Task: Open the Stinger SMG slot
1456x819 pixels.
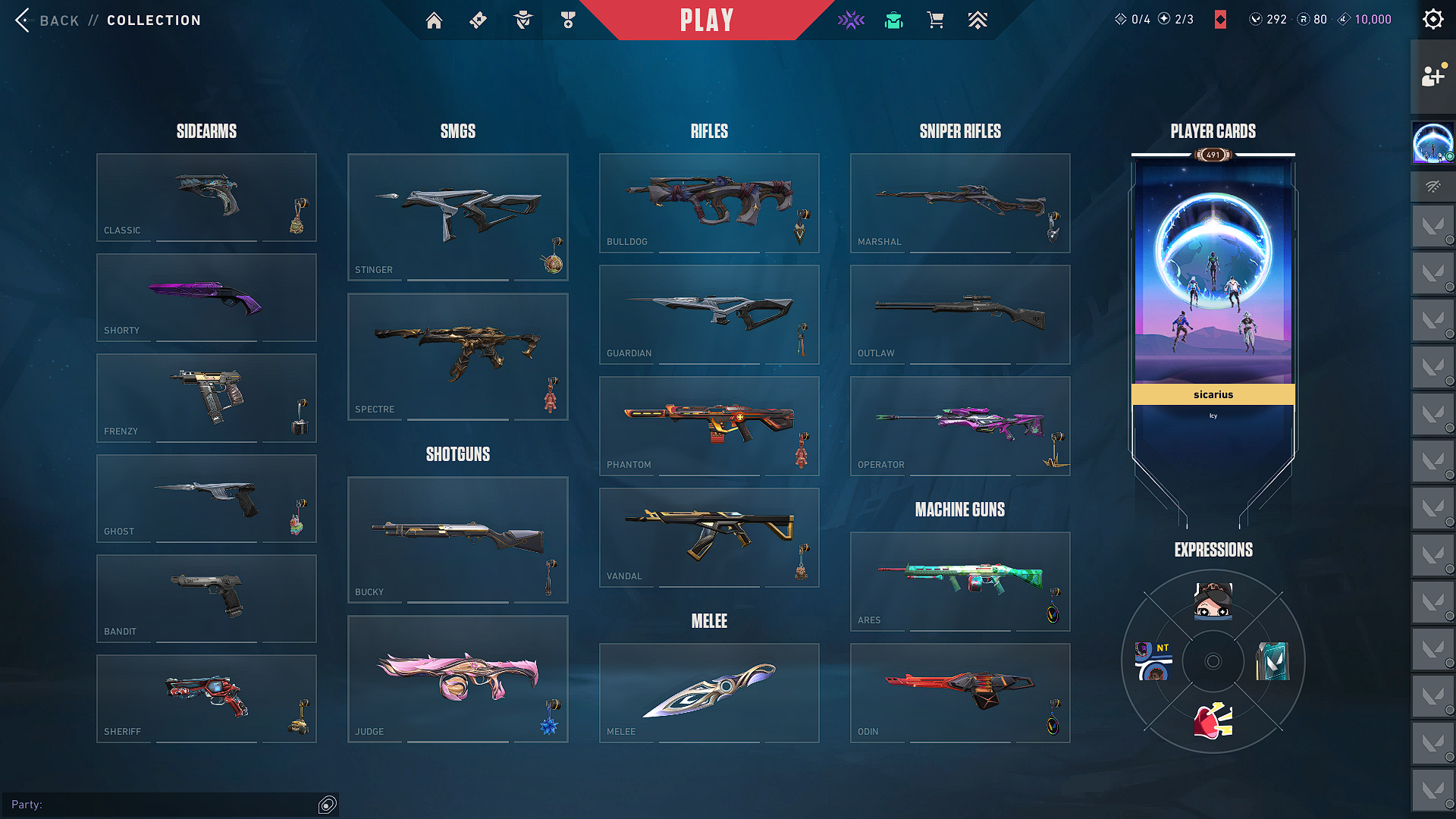Action: [457, 217]
